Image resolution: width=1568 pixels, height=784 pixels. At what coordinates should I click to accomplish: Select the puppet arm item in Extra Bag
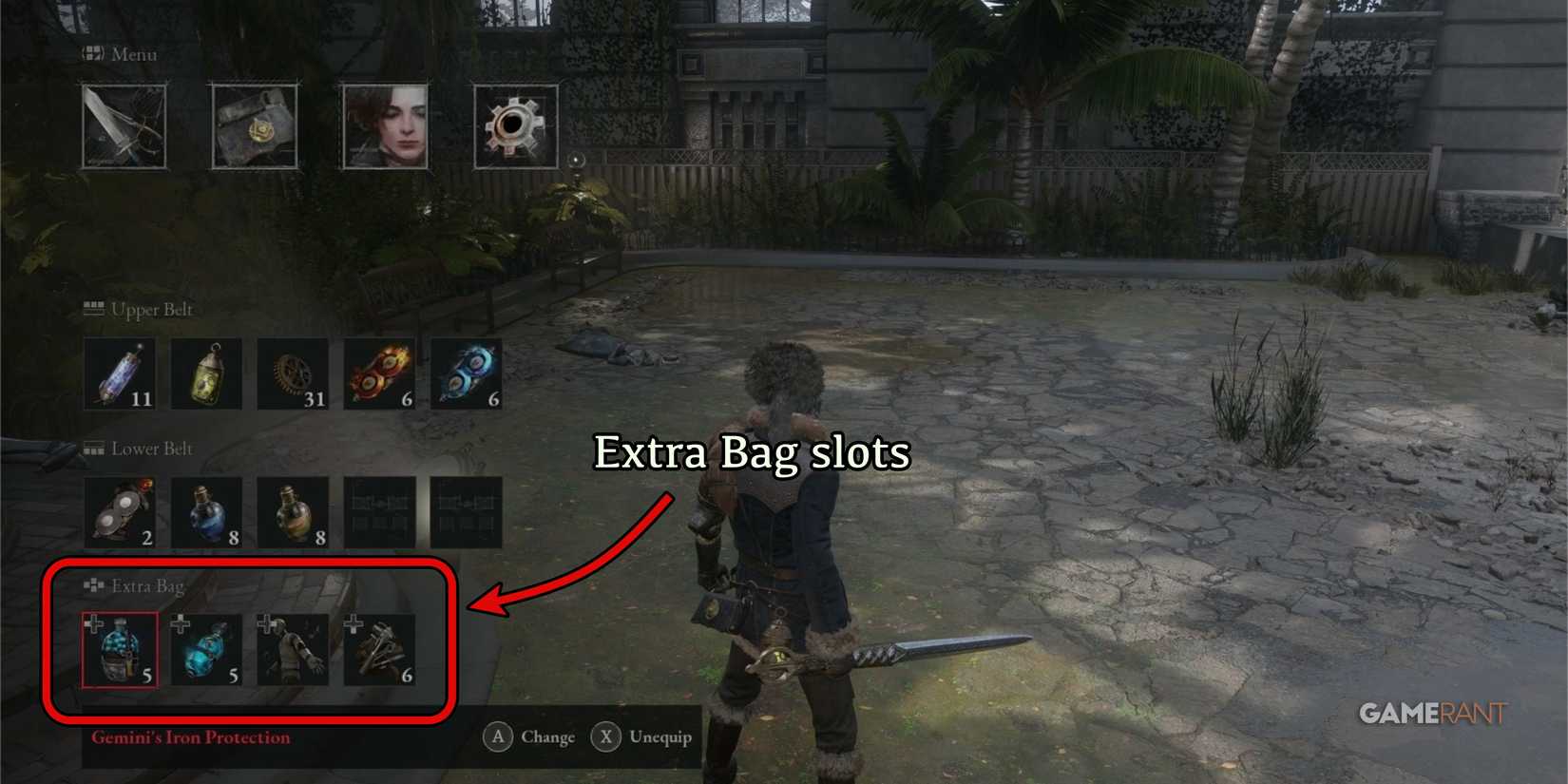pos(294,649)
